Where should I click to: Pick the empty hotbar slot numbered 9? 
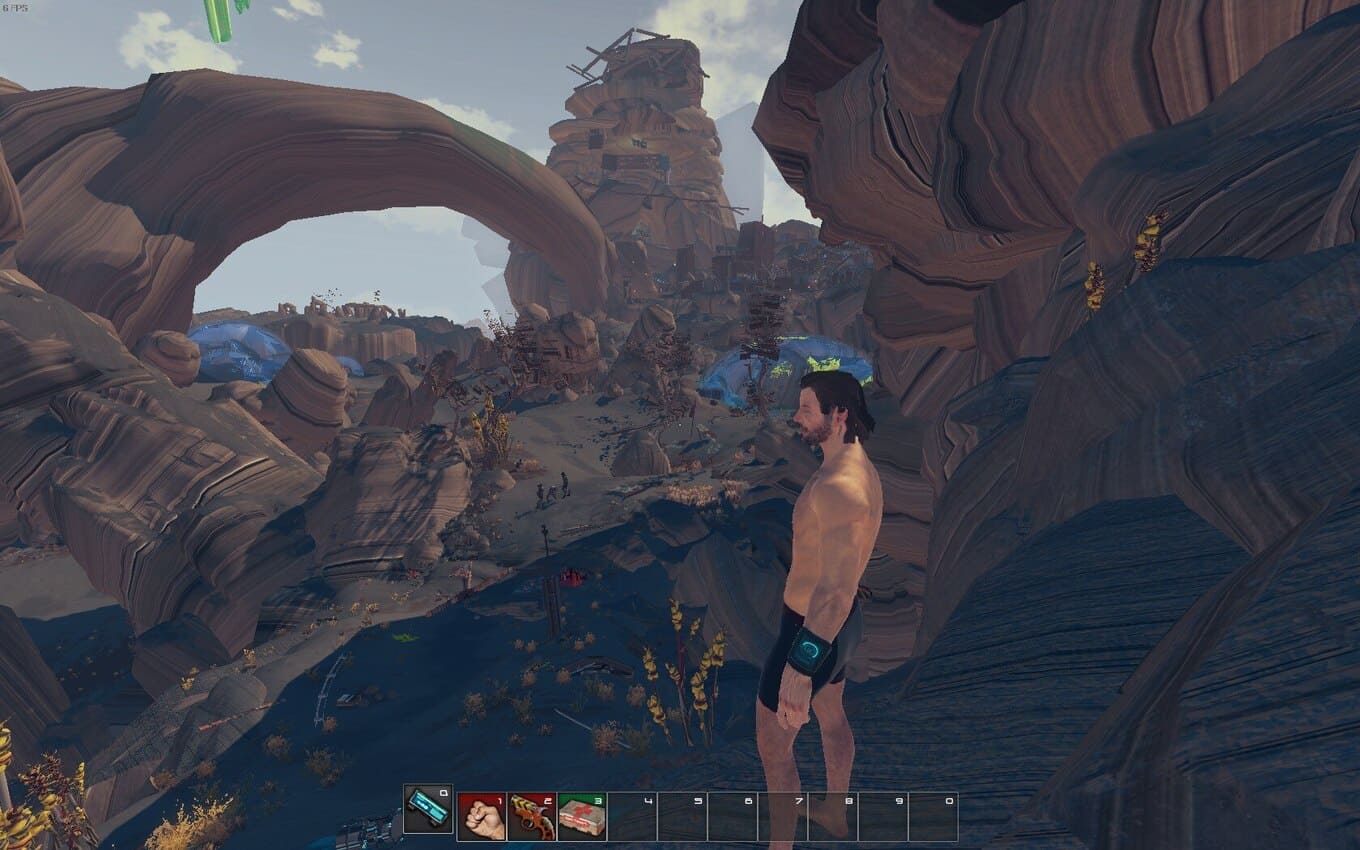click(883, 816)
